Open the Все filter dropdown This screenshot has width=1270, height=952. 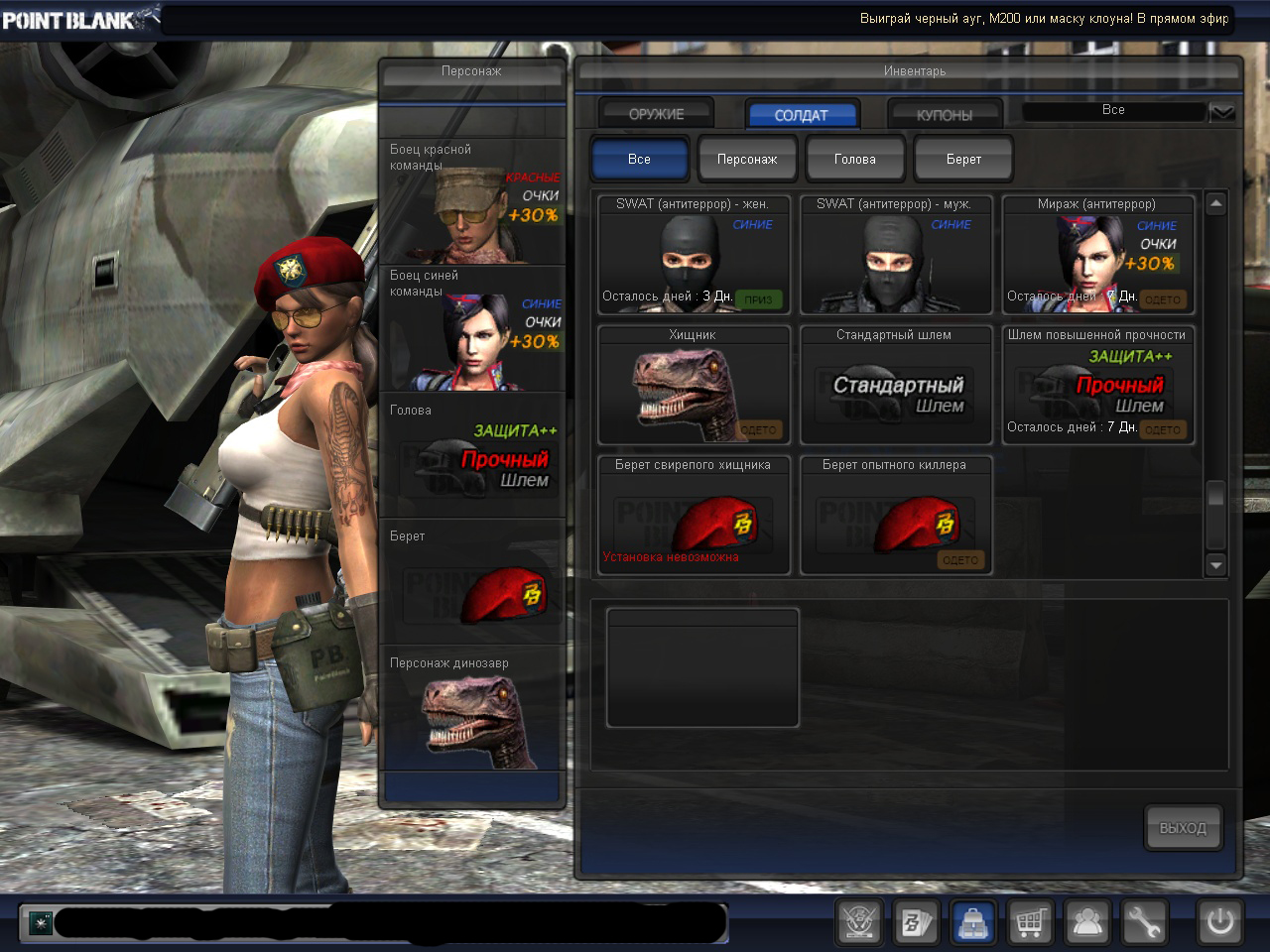click(1221, 111)
